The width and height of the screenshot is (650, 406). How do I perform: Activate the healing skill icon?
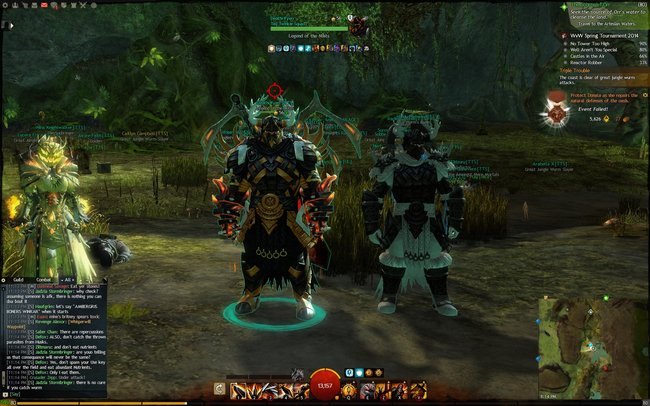click(x=351, y=388)
